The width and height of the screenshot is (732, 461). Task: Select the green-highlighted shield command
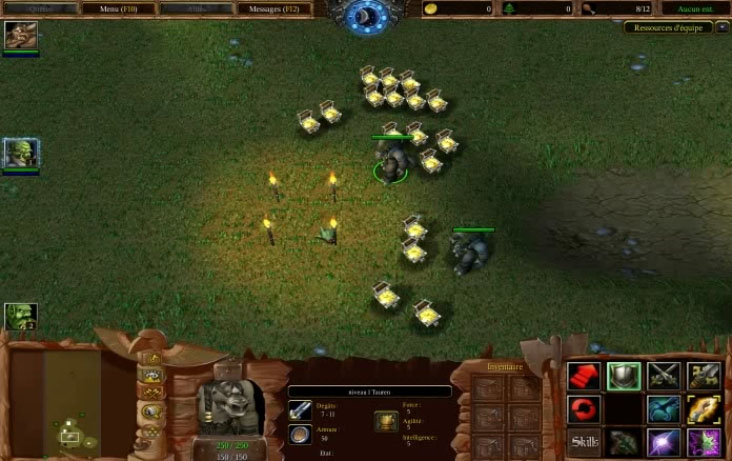point(624,376)
